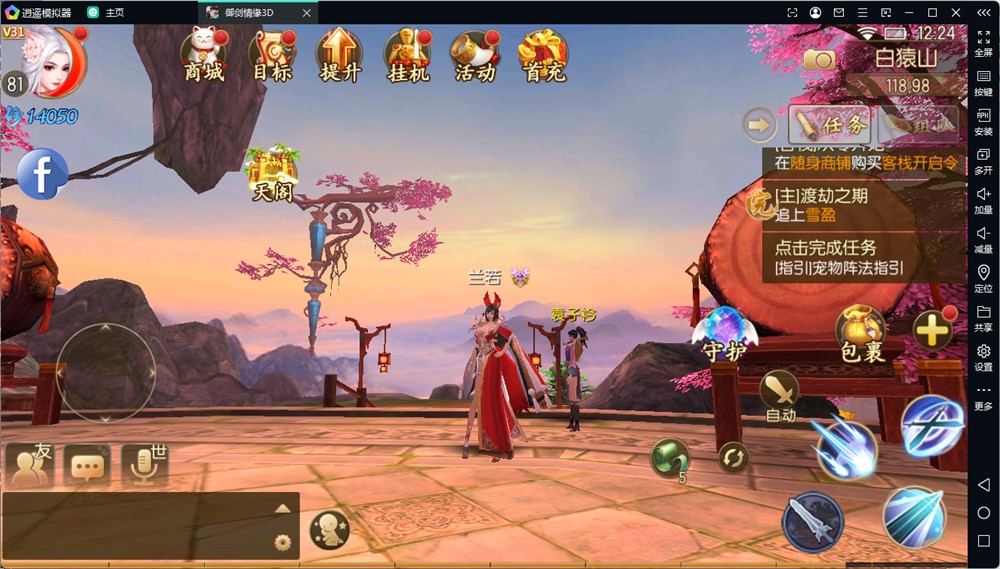This screenshot has height=569, width=1000.
Task: Open the 挂机 auto-farm icon
Action: click(x=407, y=55)
